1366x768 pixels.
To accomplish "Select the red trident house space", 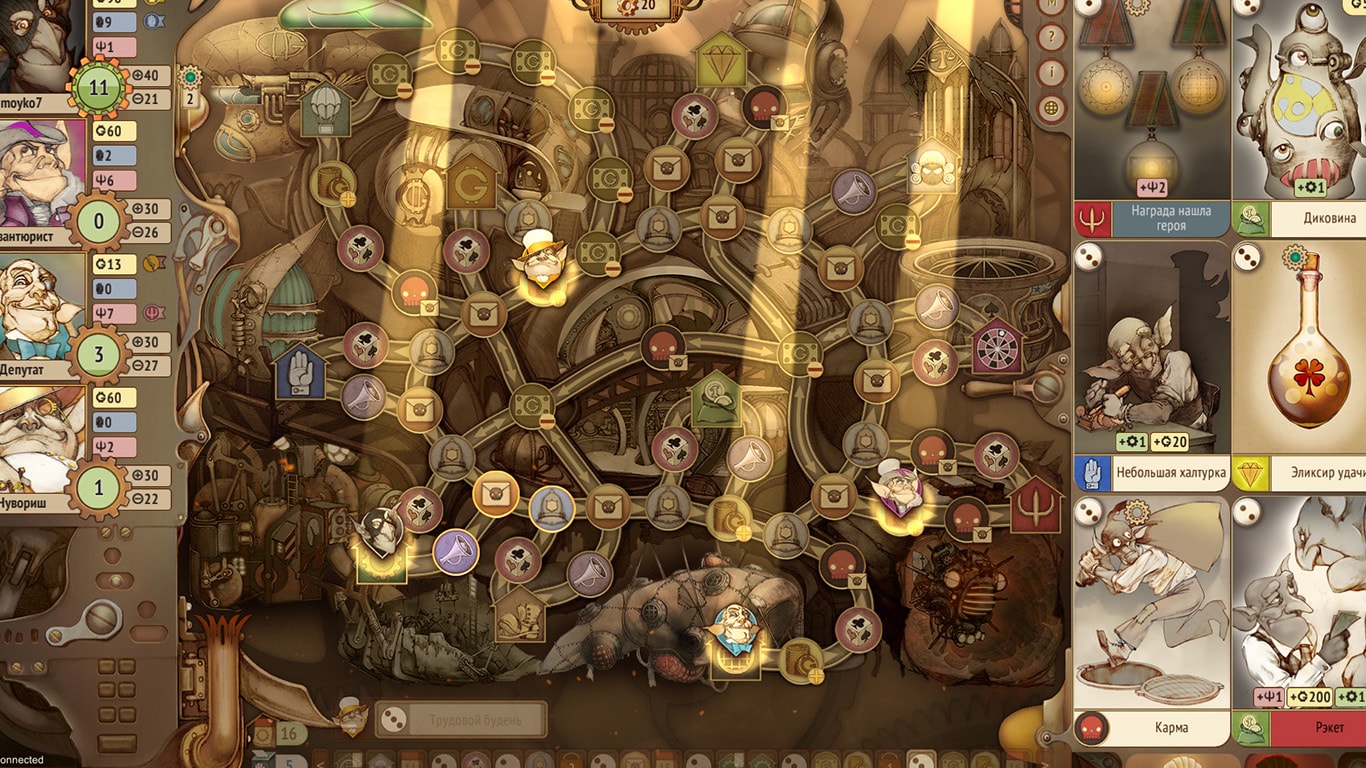I will click(1036, 506).
